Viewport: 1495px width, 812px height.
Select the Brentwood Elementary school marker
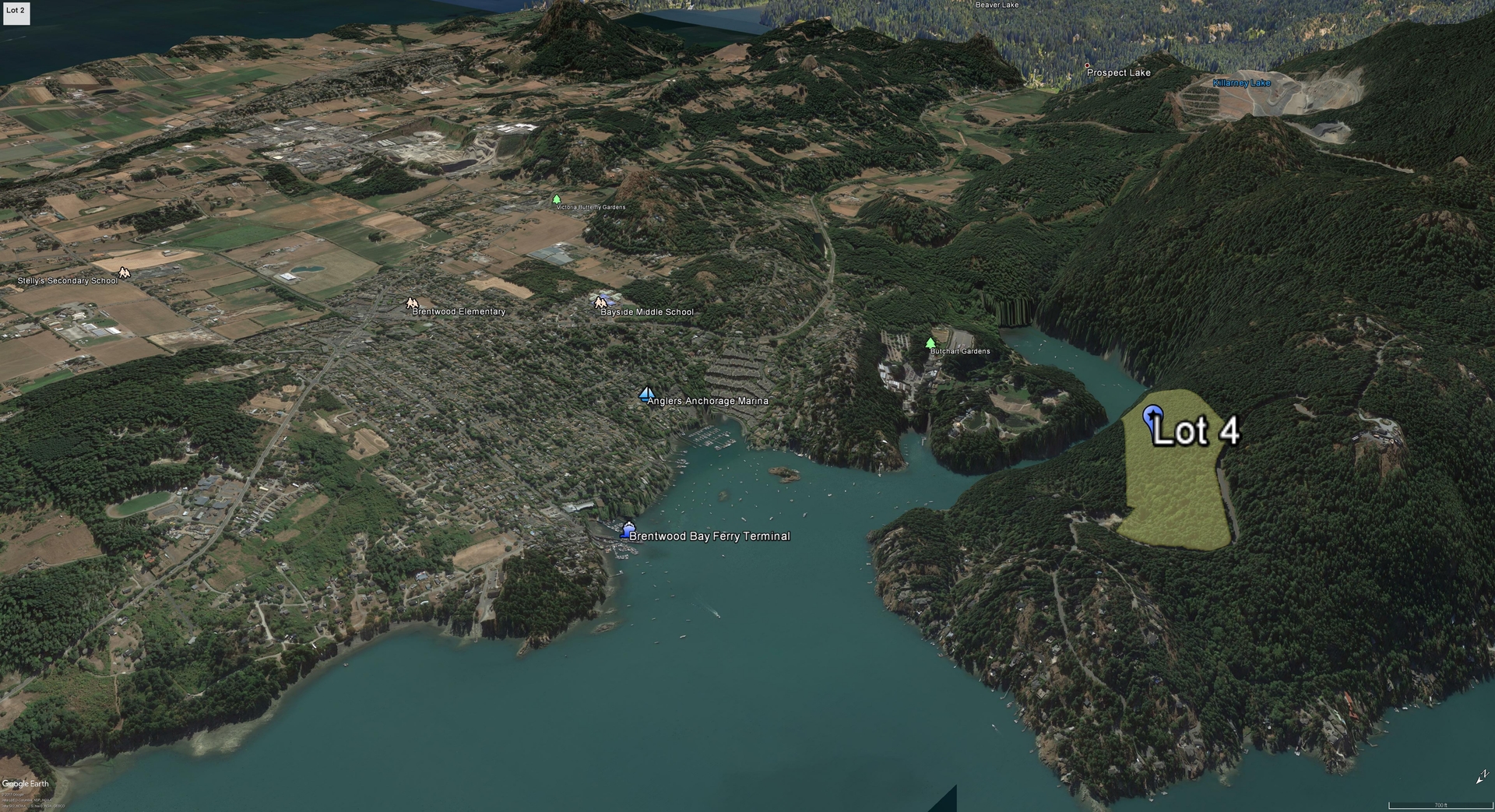click(x=411, y=302)
